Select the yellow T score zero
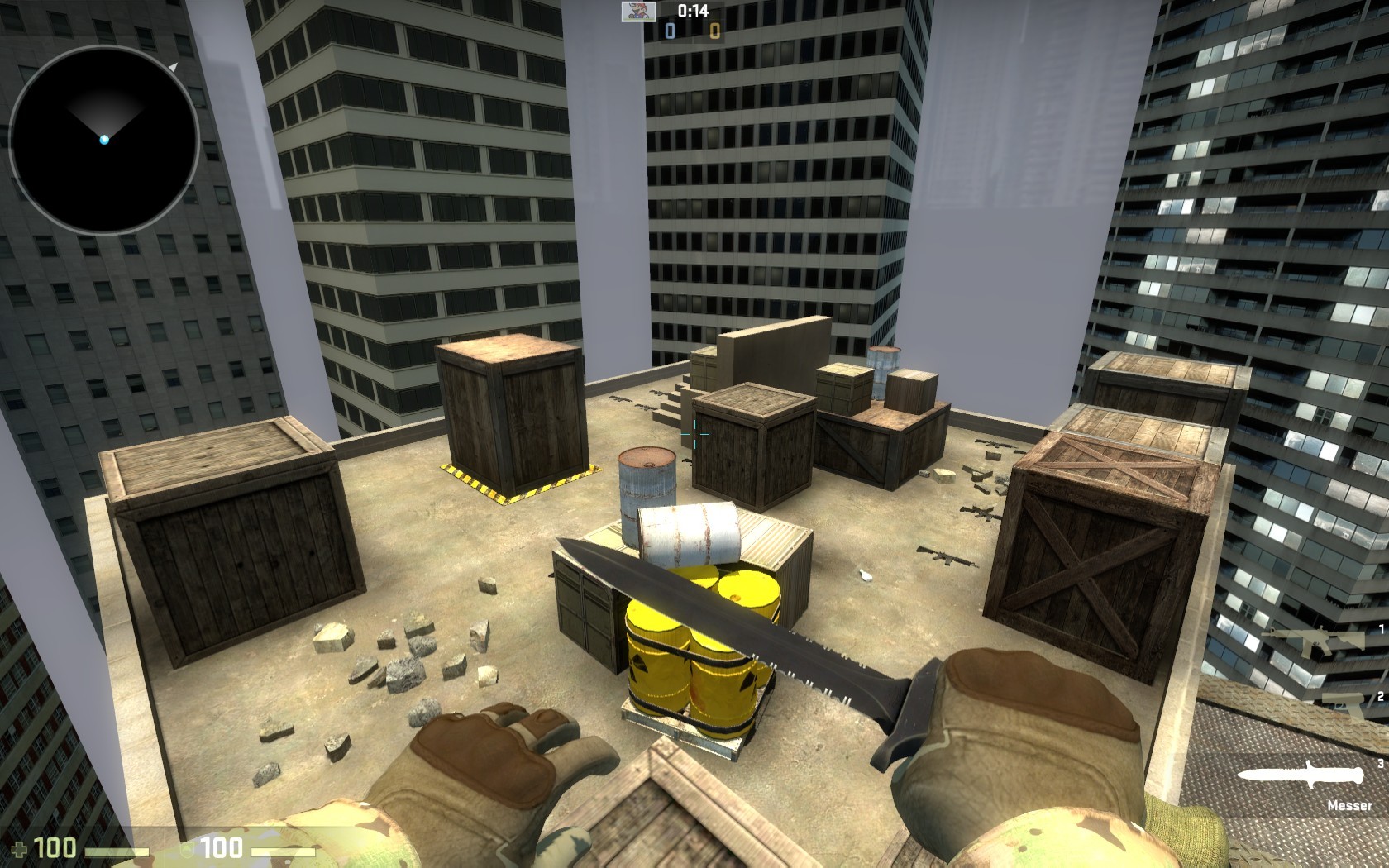Image resolution: width=1389 pixels, height=868 pixels. [714, 31]
